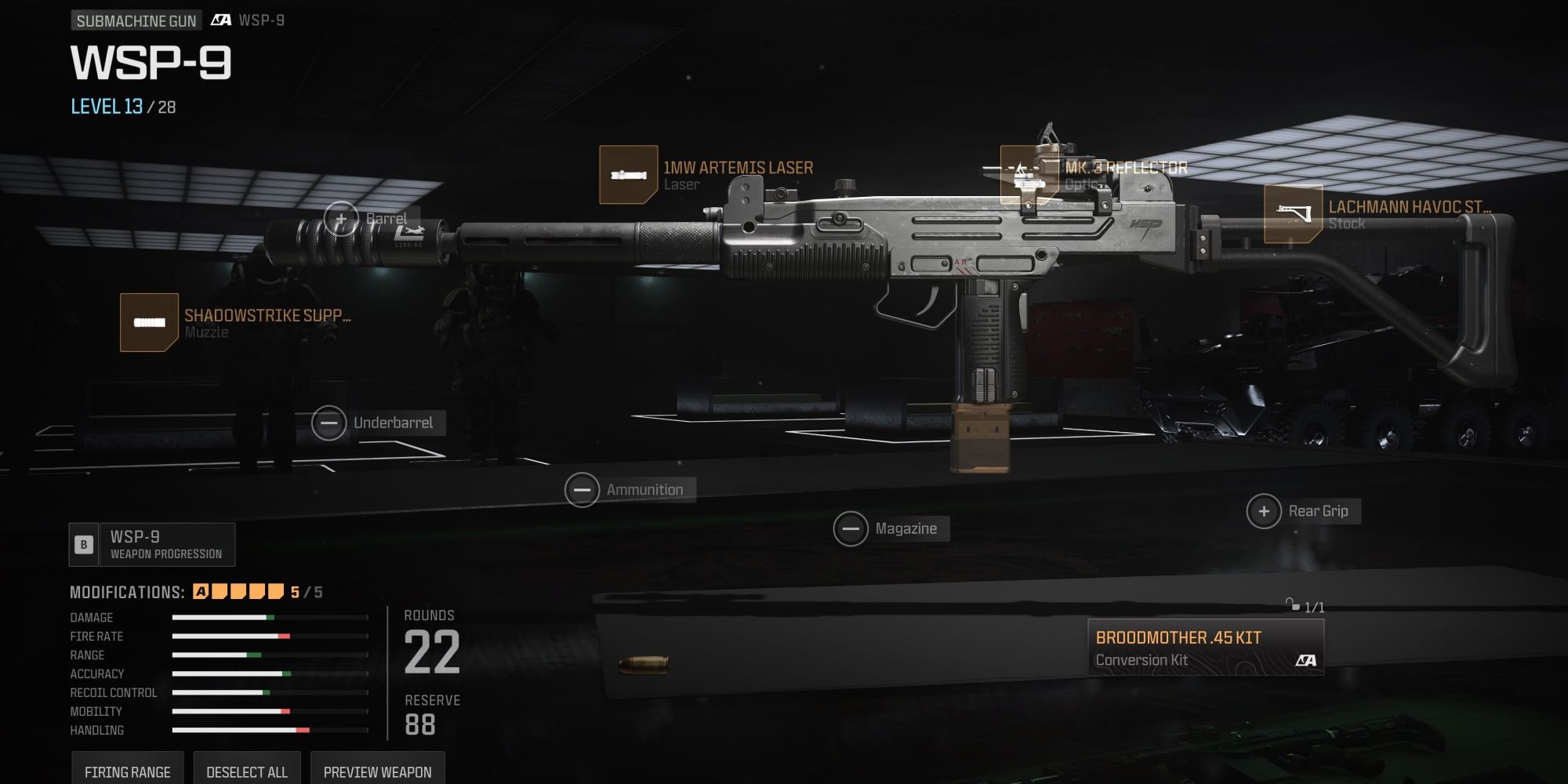Screen dimensions: 1568x784
Task: Select the MK. 3 Reflector optic slot
Action: [x=1029, y=176]
